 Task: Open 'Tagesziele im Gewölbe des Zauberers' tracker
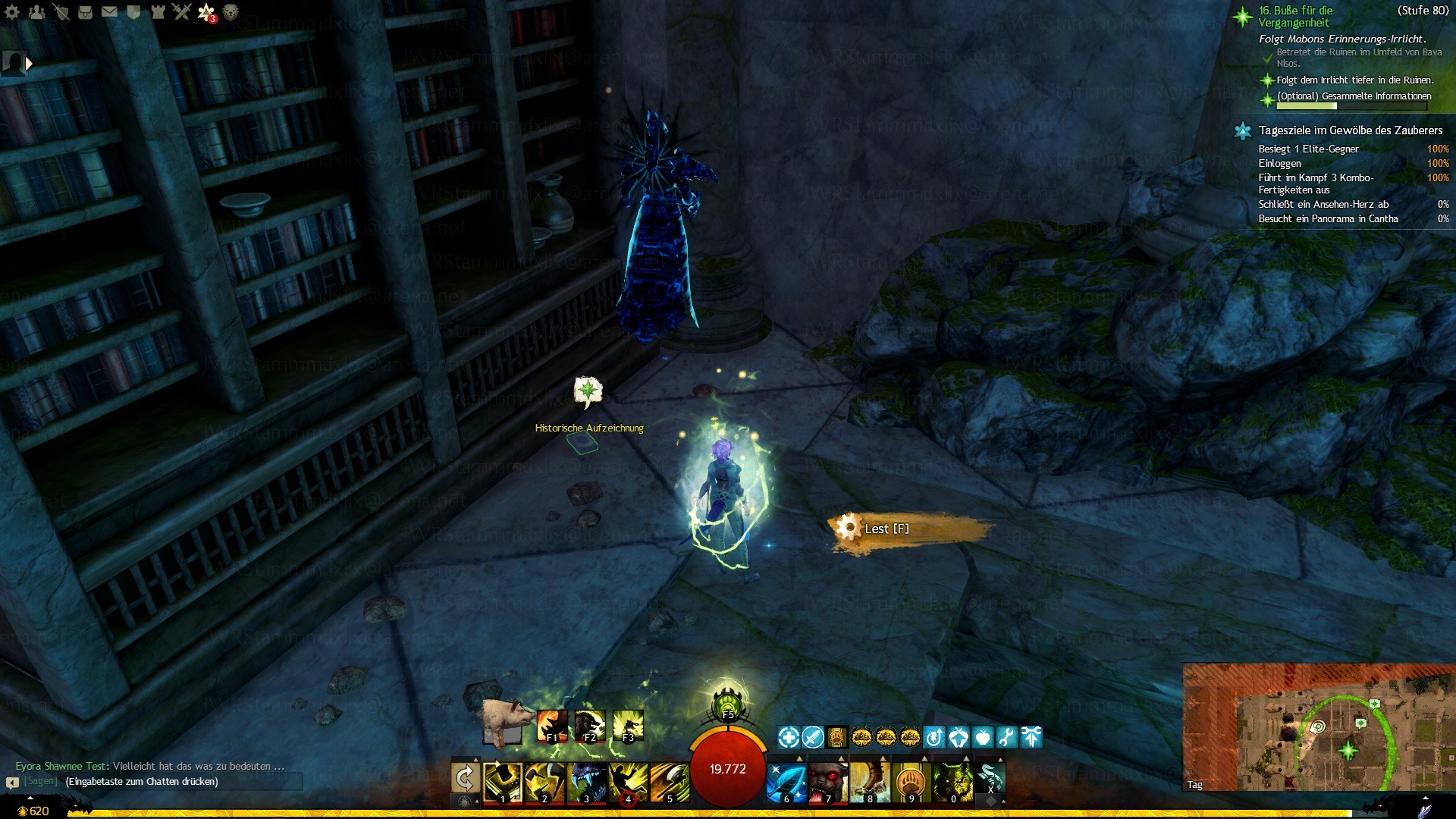click(1350, 130)
